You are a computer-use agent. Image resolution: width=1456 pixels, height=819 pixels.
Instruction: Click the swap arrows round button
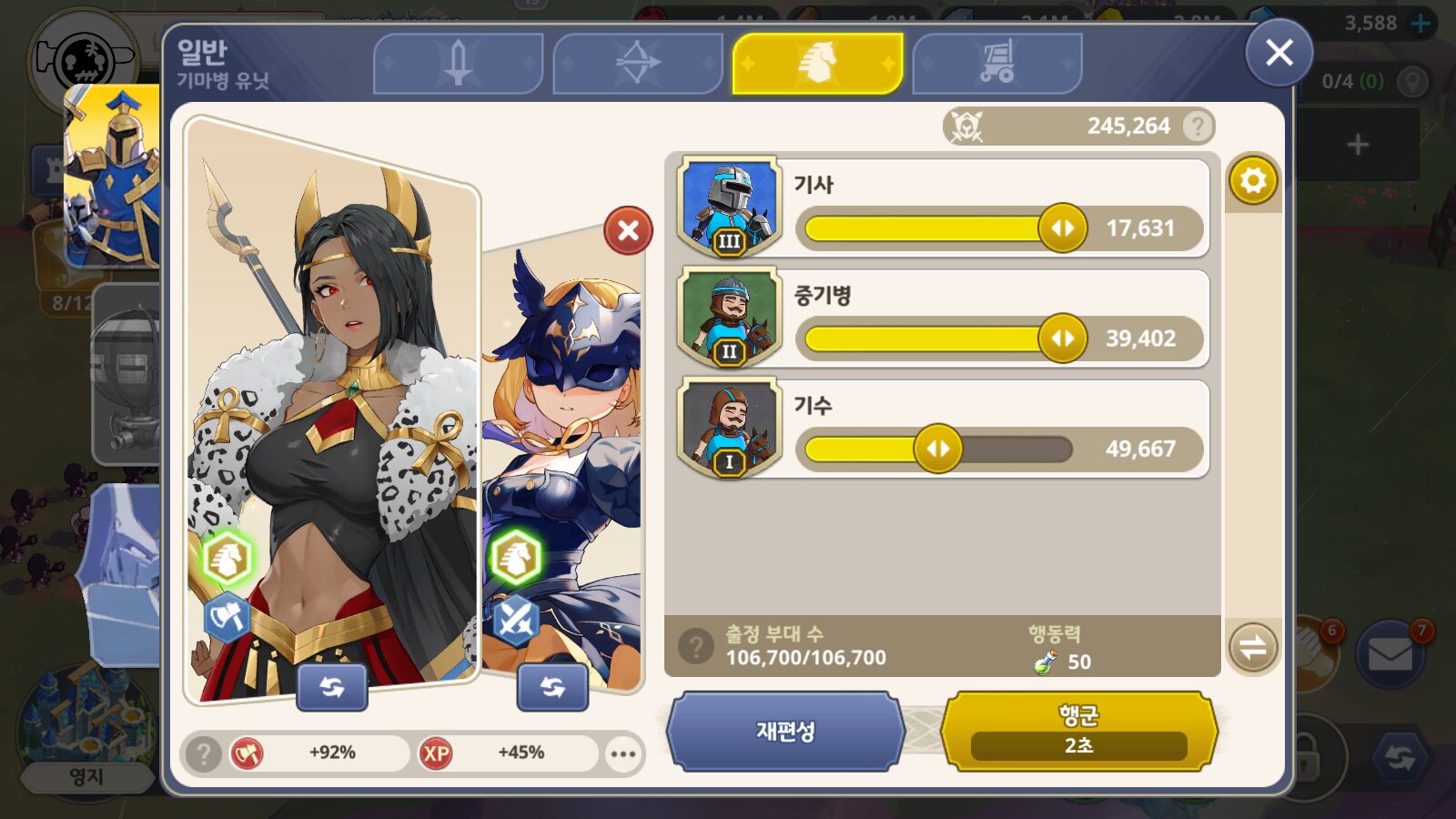tap(1253, 647)
